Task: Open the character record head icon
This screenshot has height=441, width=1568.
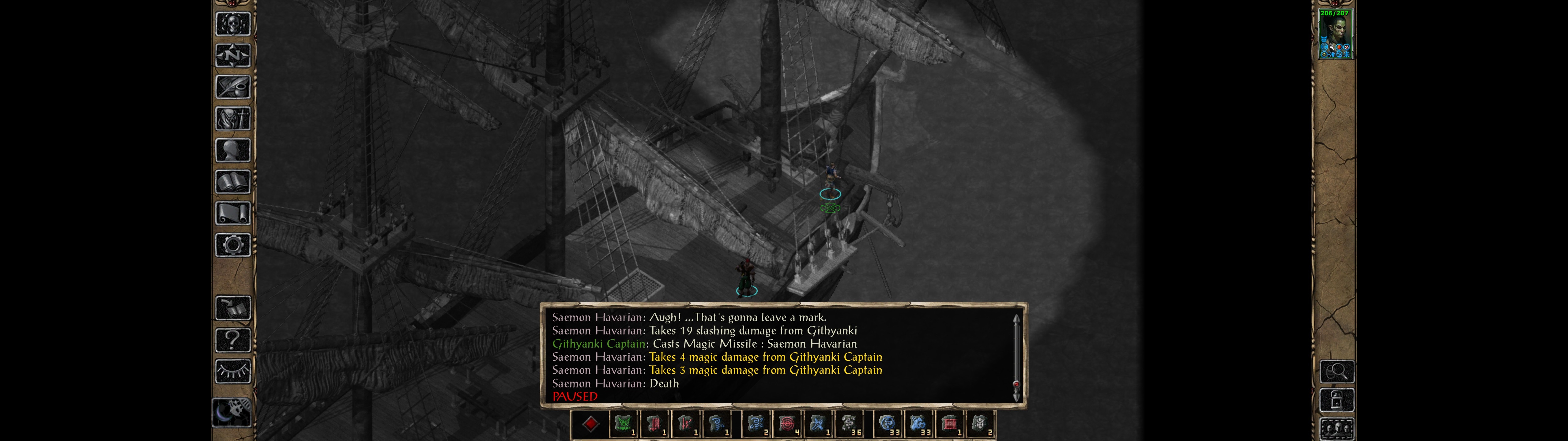Action: point(232,150)
